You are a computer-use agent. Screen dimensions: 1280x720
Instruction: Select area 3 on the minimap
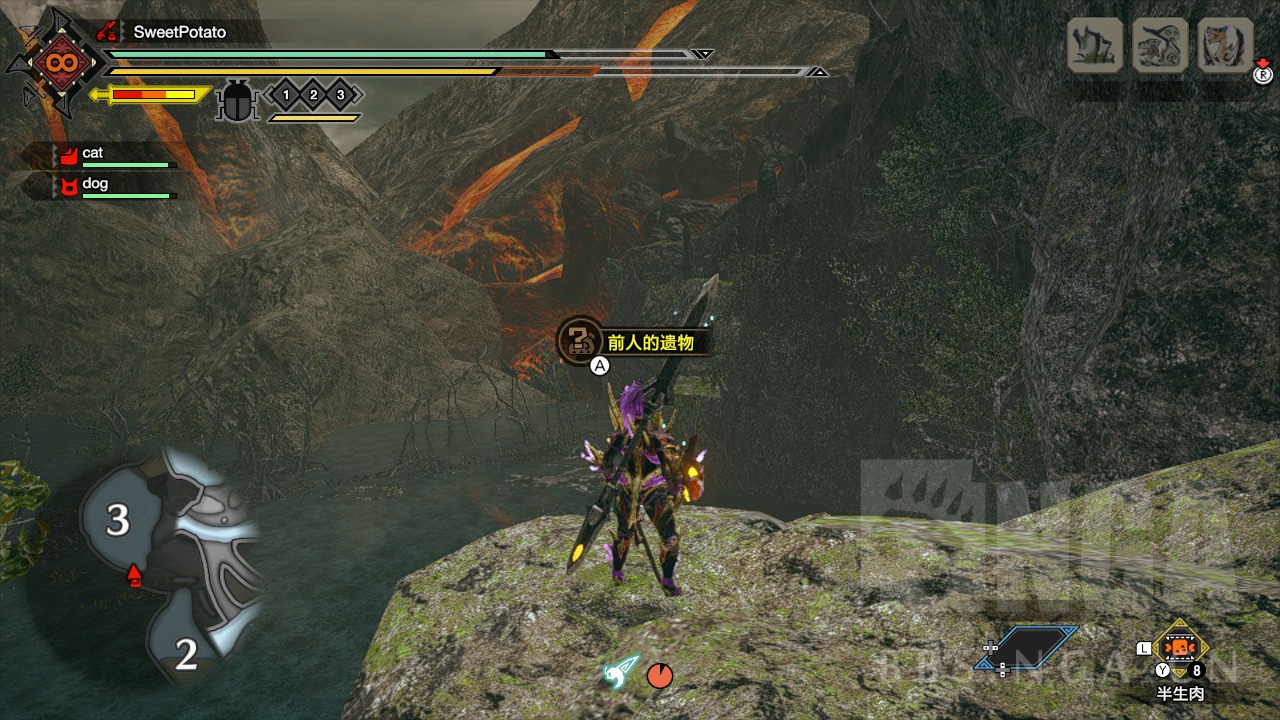pos(118,520)
